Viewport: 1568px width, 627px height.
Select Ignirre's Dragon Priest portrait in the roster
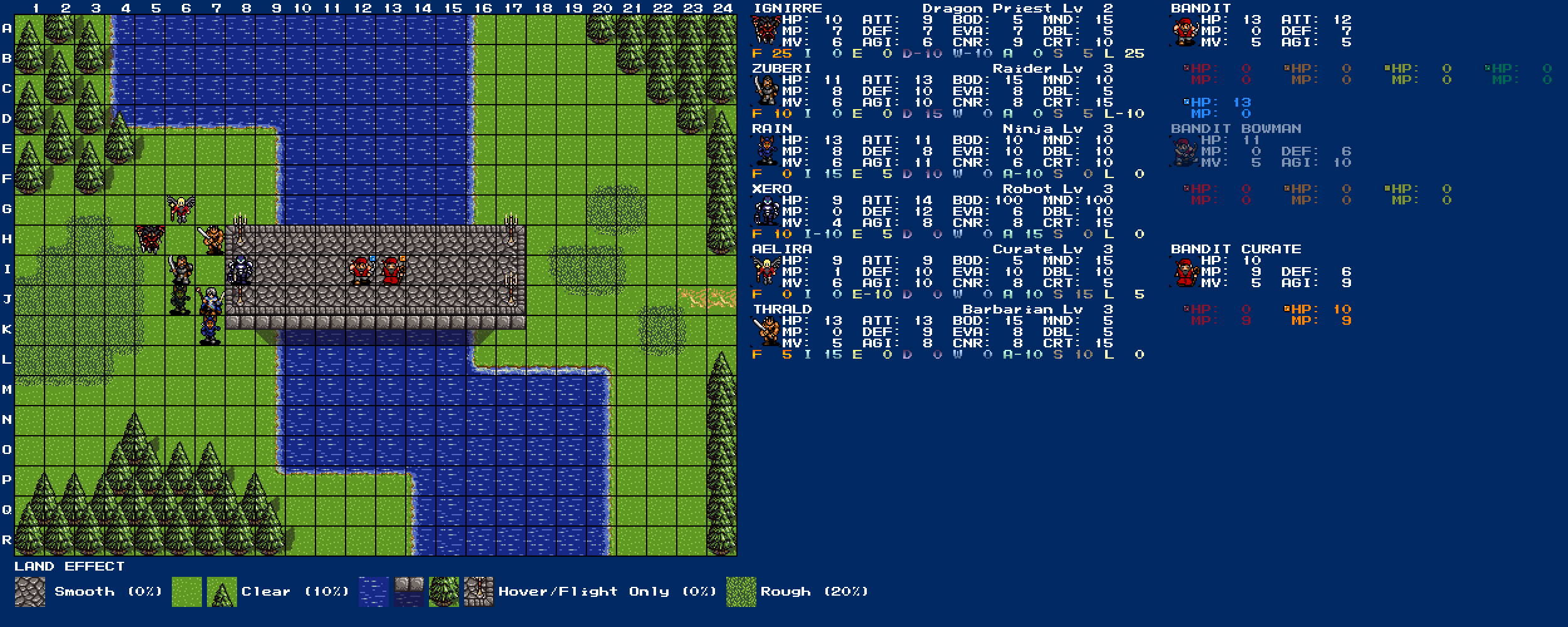tap(766, 31)
